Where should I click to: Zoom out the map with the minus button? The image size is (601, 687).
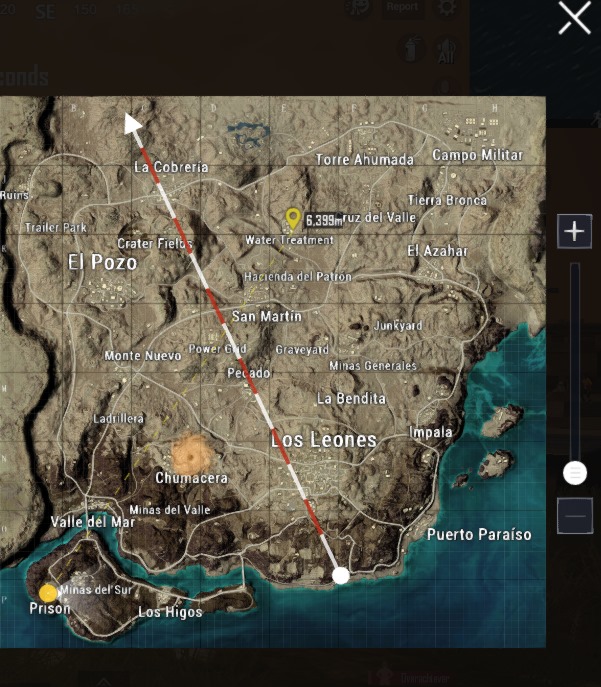574,516
